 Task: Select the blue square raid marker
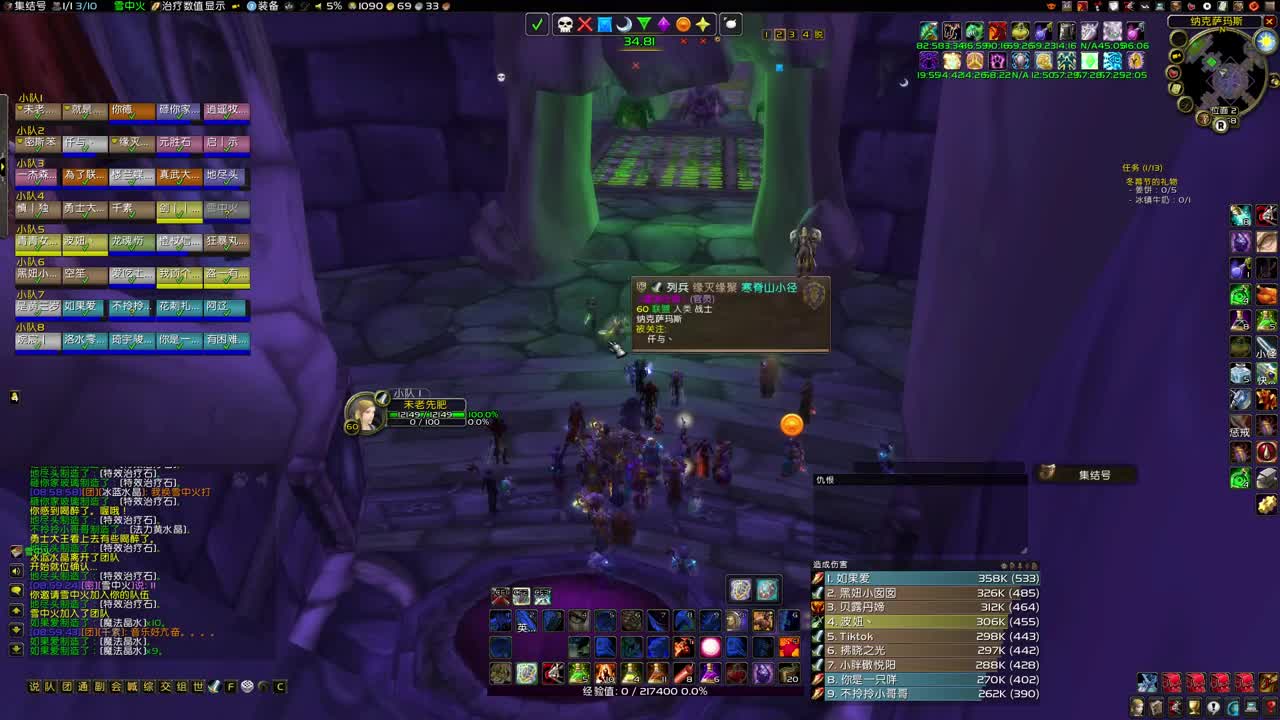[x=604, y=23]
